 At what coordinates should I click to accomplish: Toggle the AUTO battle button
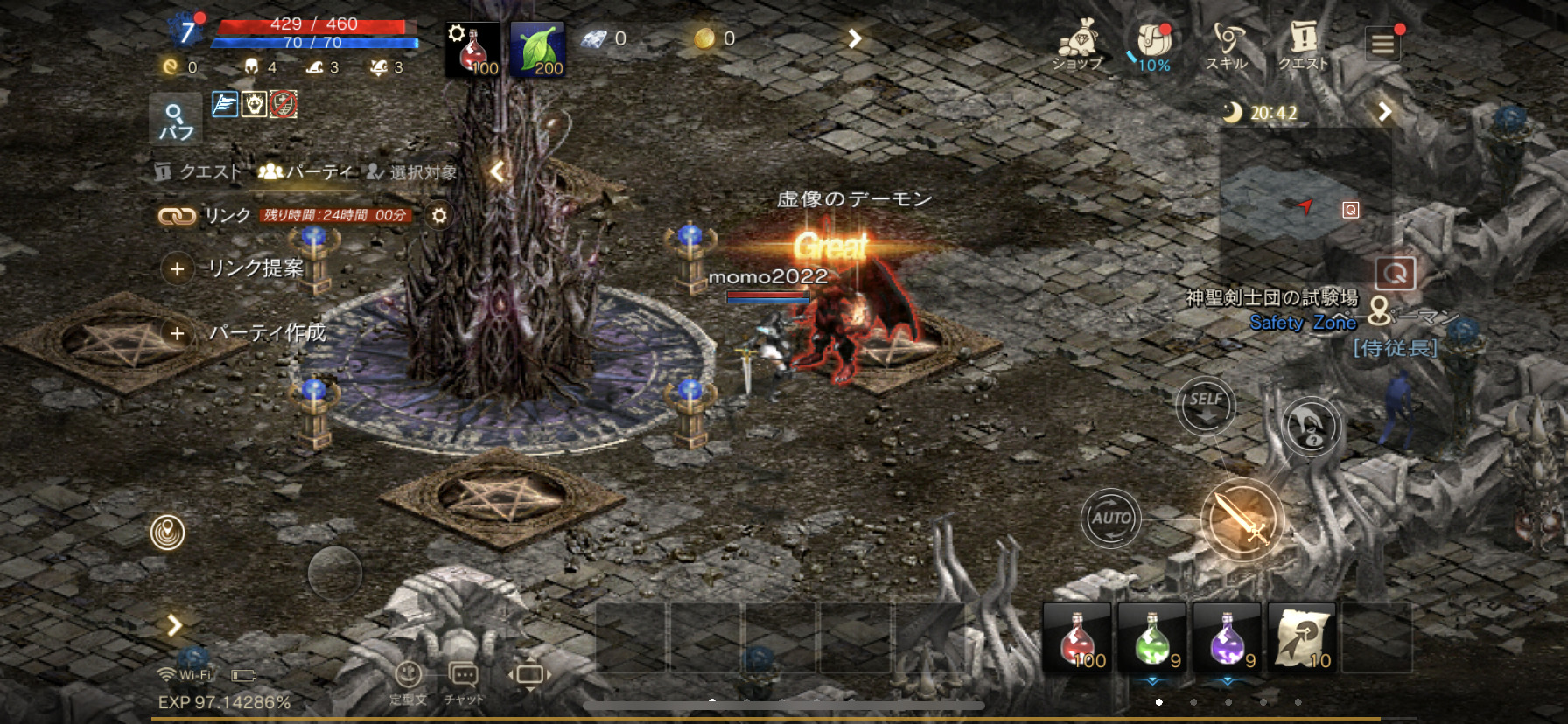pos(1110,518)
